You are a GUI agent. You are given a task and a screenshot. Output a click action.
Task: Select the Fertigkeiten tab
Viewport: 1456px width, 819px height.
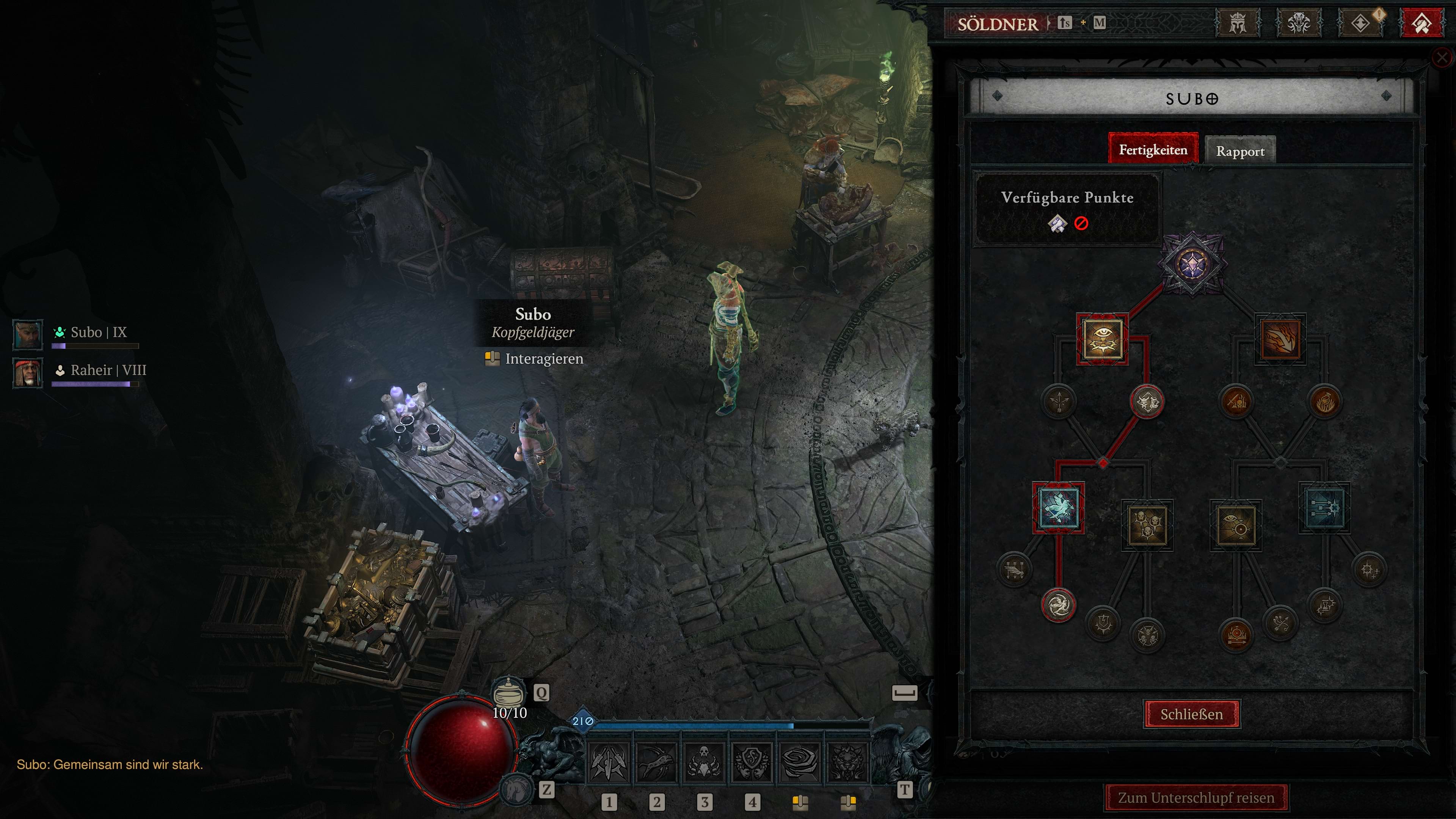(1153, 150)
